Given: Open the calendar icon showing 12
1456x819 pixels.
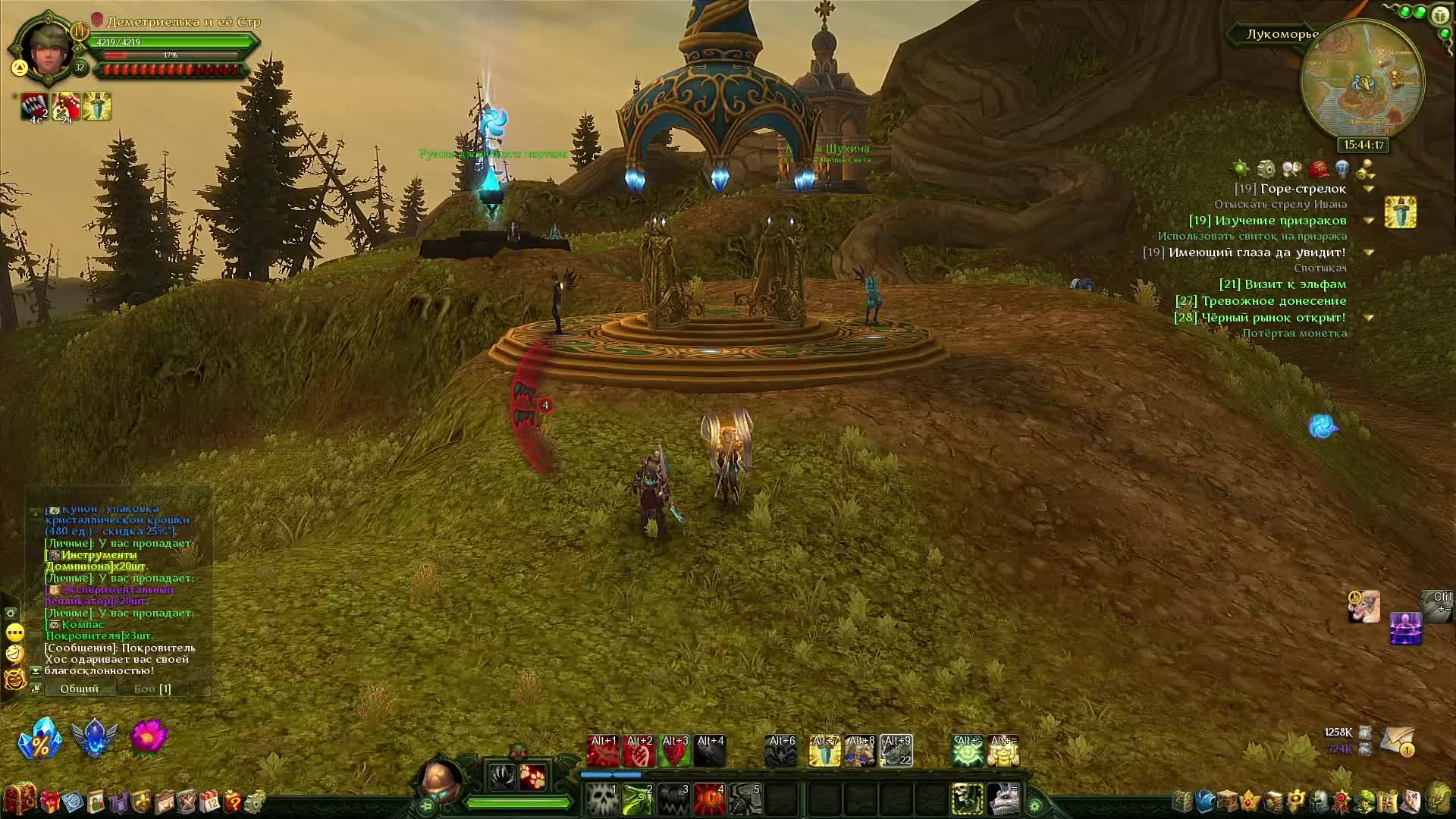Looking at the screenshot, I should 209,801.
